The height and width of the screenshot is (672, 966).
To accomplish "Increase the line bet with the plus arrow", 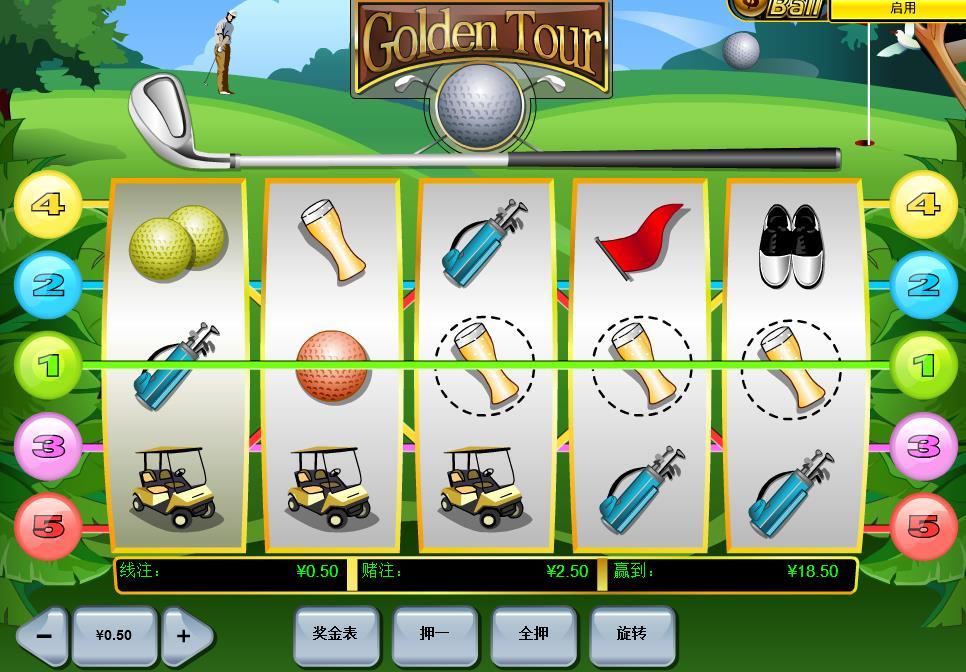I will pyautogui.click(x=186, y=635).
